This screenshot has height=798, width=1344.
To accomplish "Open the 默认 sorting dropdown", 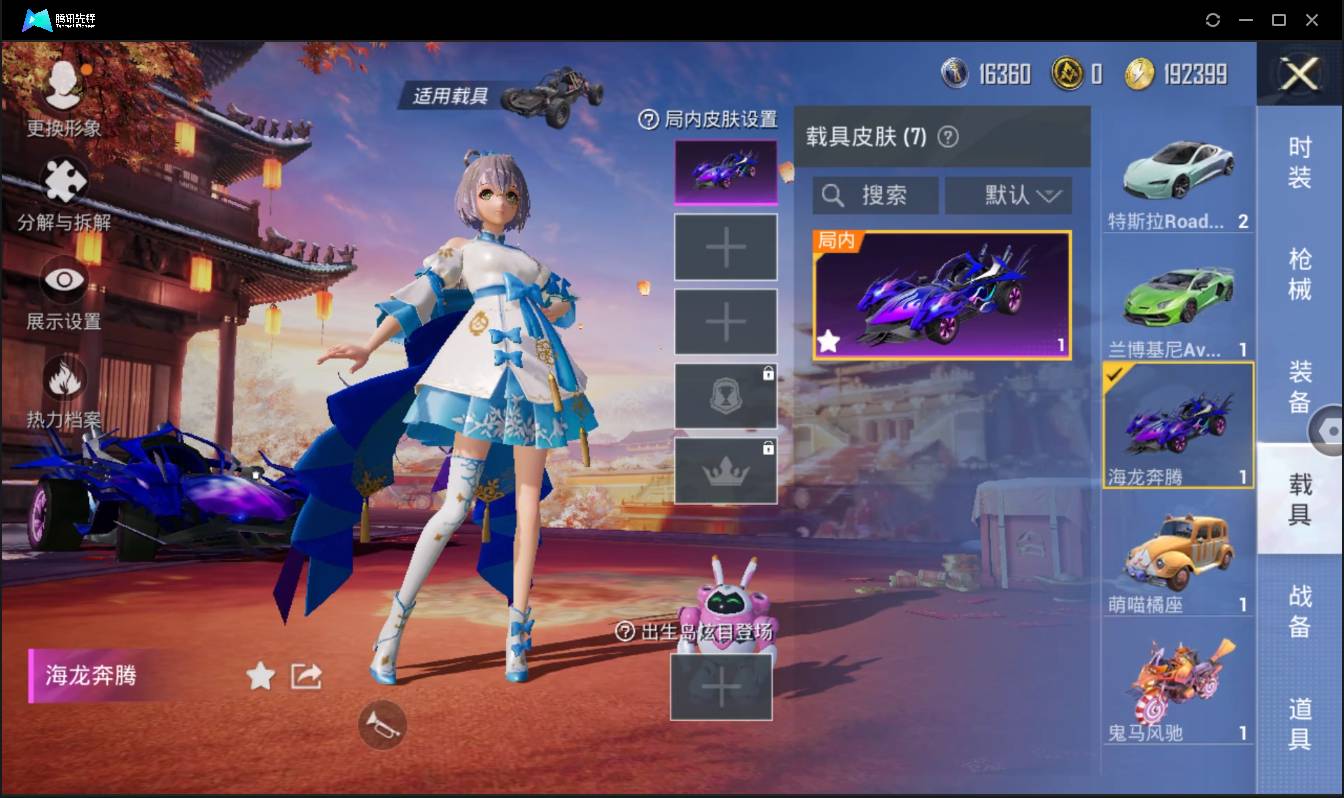I will [1008, 195].
